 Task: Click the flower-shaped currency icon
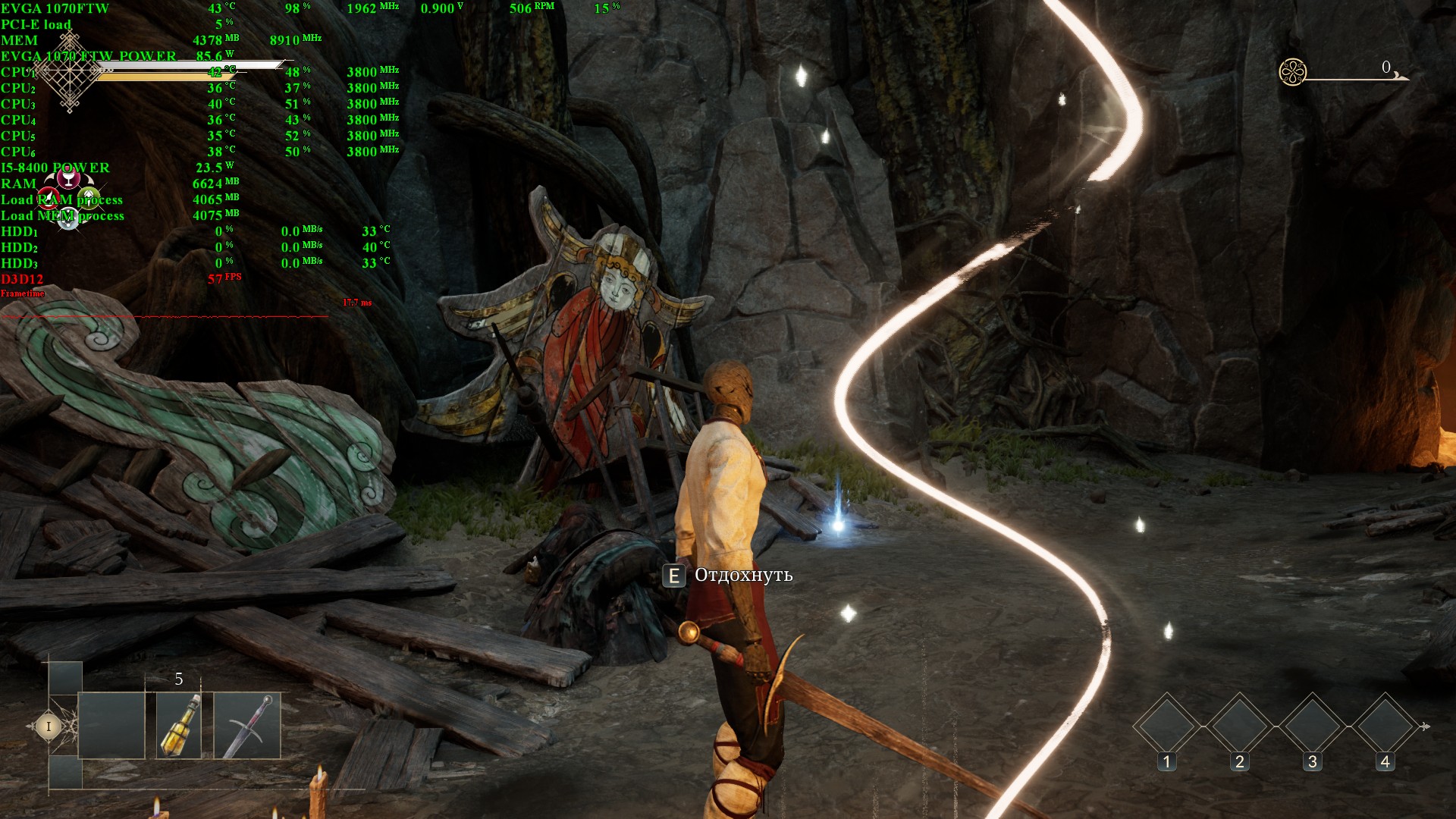(1292, 72)
